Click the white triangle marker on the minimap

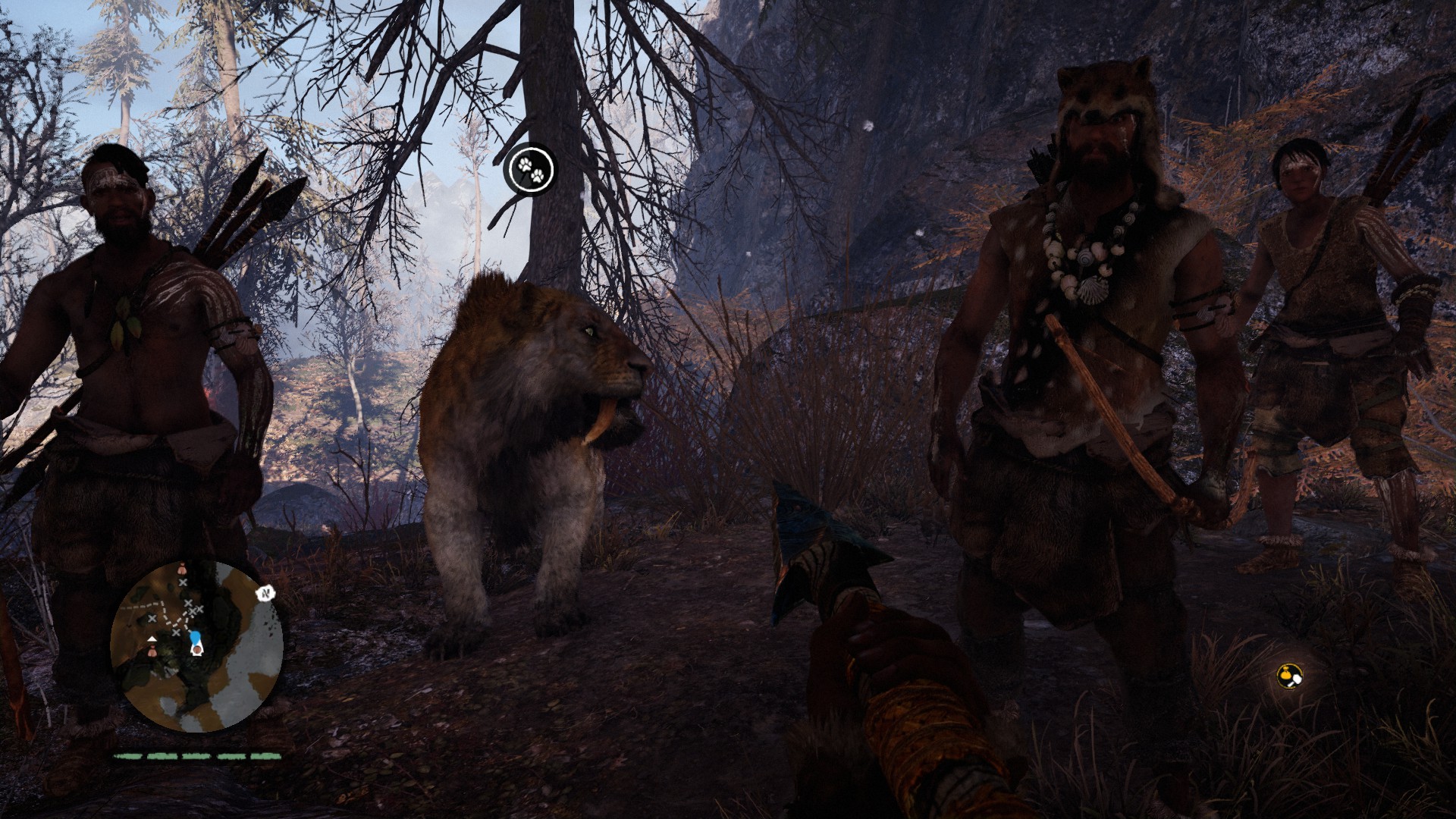coord(152,639)
